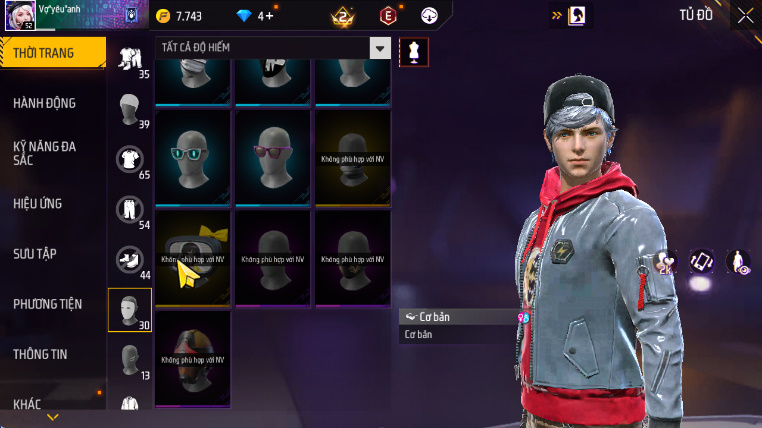The image size is (762, 428).
Task: Open the shirt tops category
Action: pyautogui.click(x=129, y=158)
